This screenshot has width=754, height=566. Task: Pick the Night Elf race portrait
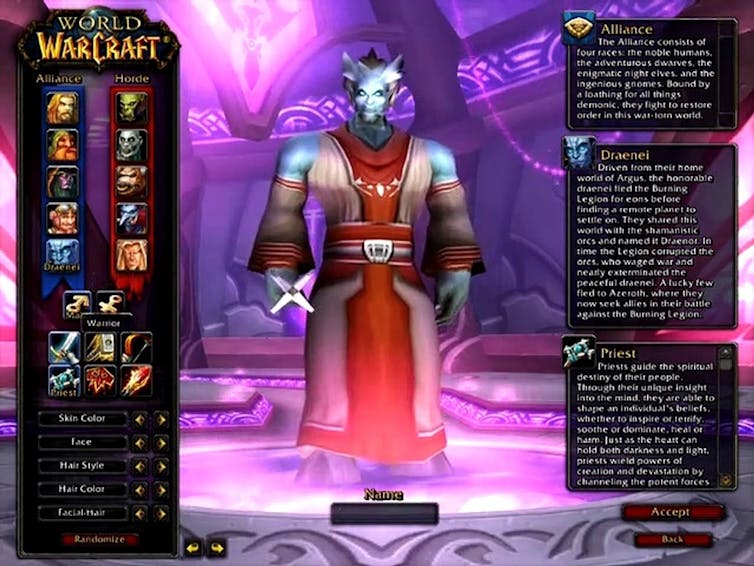point(63,182)
